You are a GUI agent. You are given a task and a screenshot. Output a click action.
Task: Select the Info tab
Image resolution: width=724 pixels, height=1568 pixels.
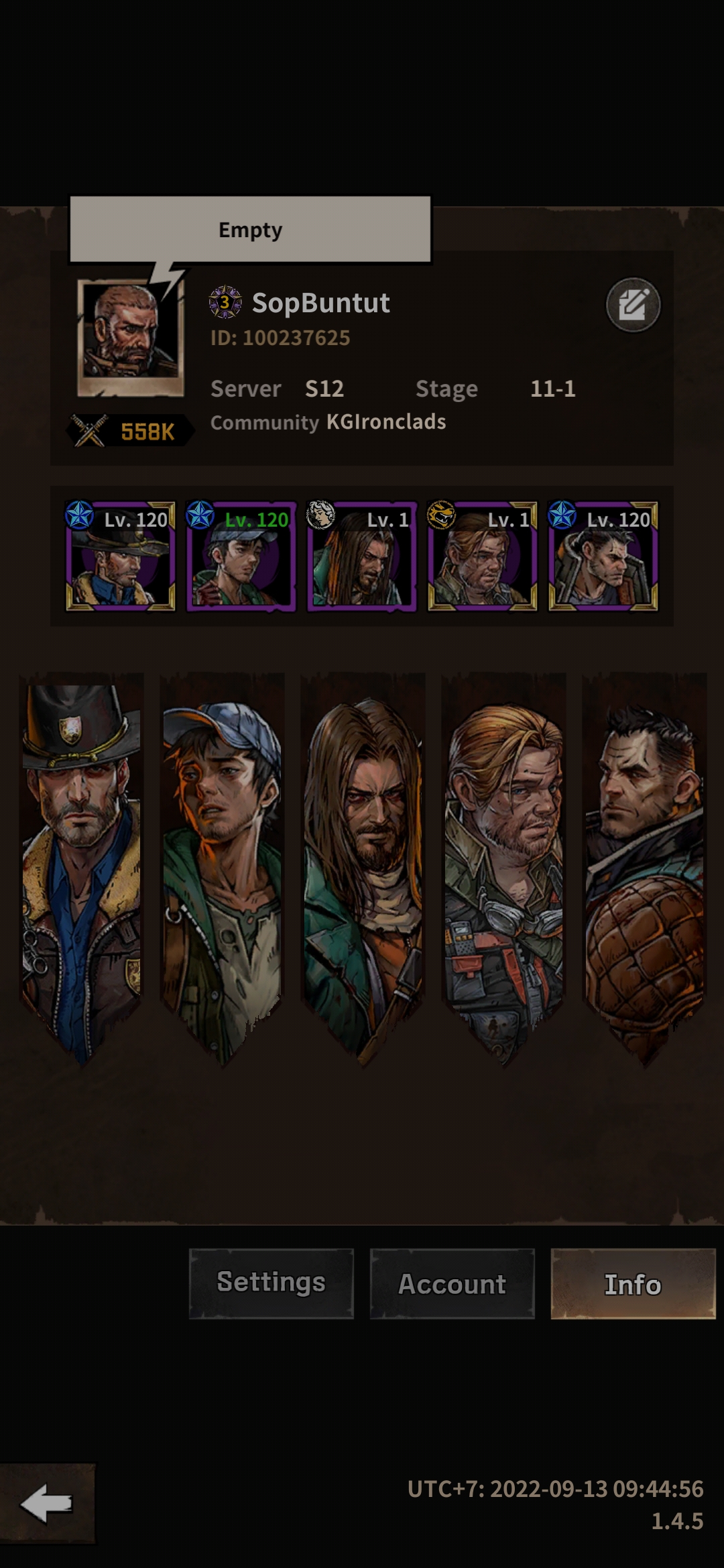tap(633, 1283)
